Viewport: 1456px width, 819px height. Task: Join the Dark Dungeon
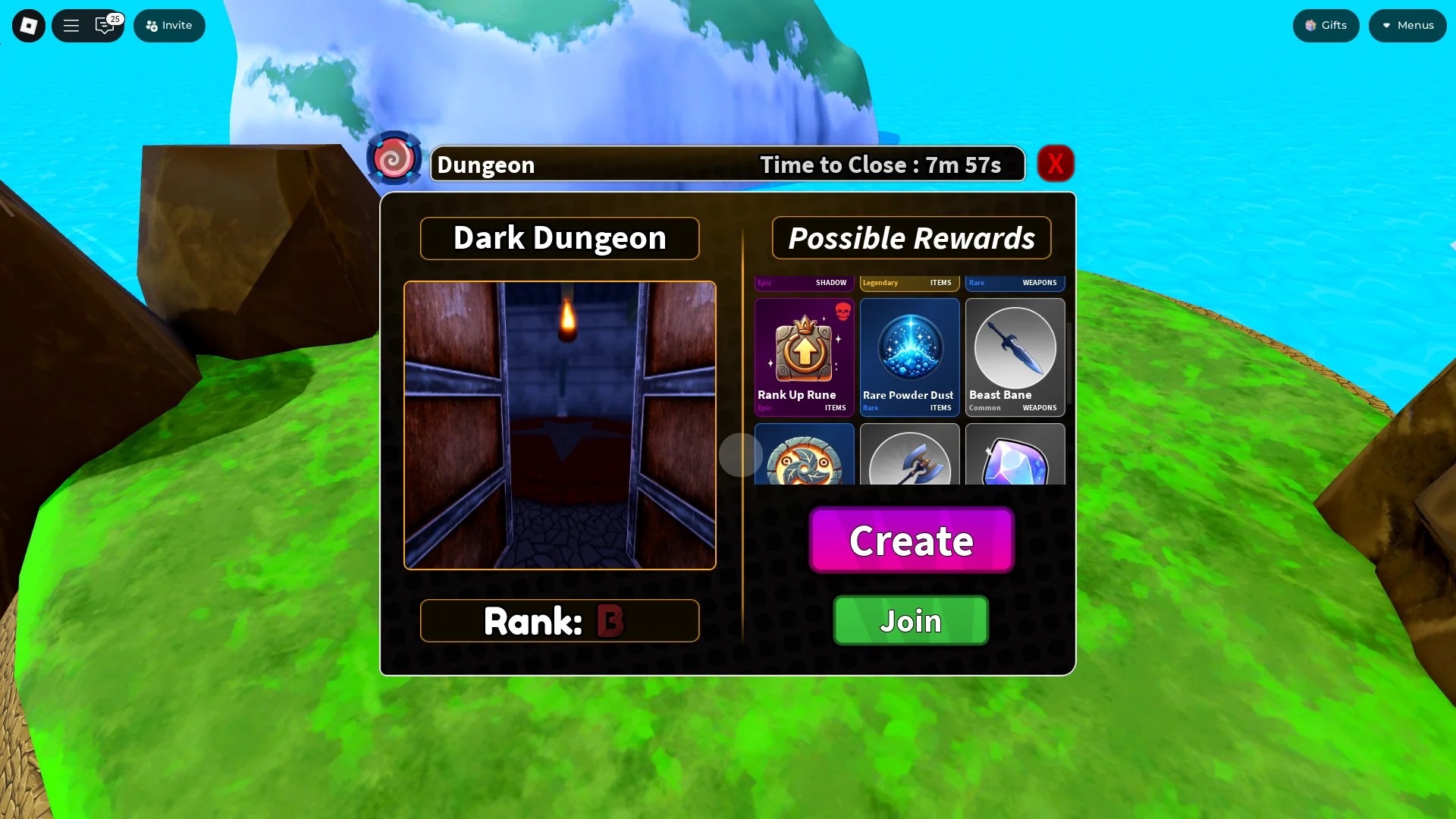click(911, 620)
